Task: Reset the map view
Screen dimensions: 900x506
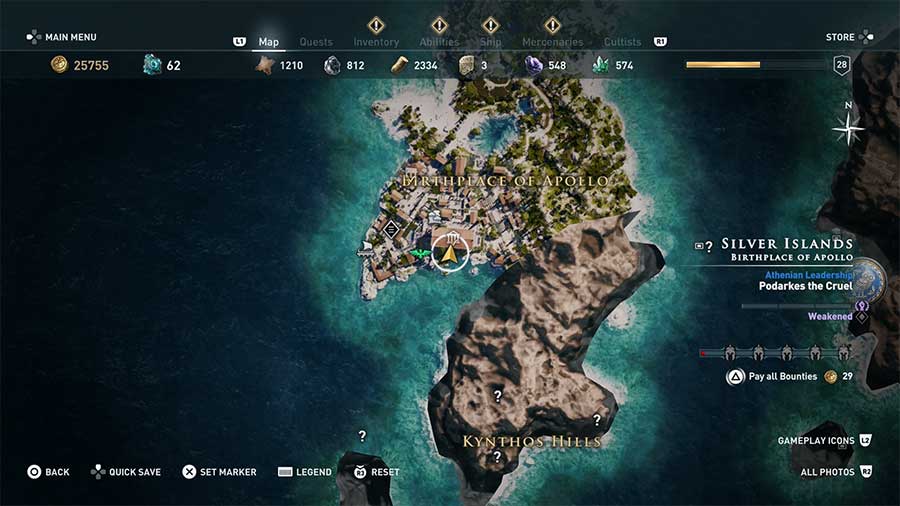Action: (x=376, y=472)
